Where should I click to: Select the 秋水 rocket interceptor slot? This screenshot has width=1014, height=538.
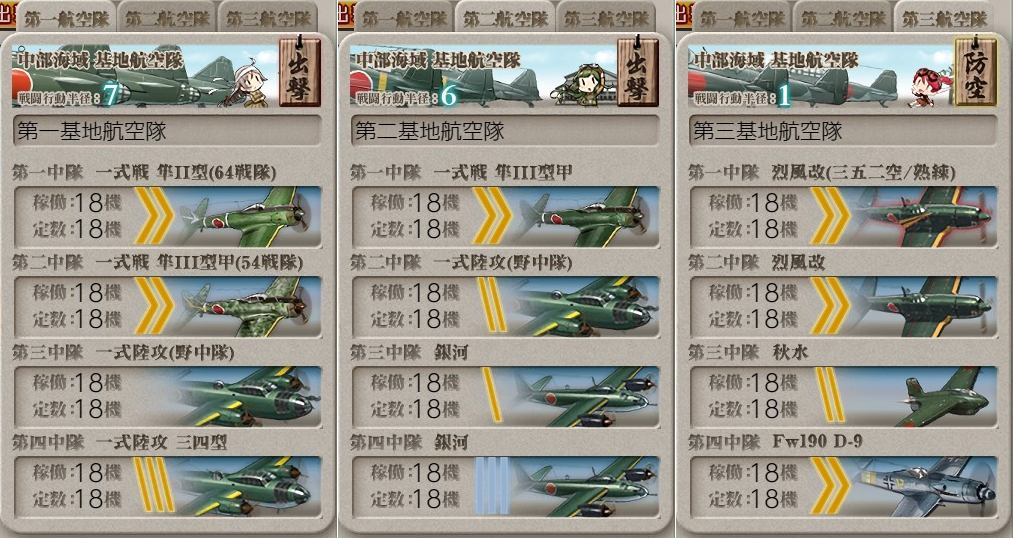pos(842,397)
